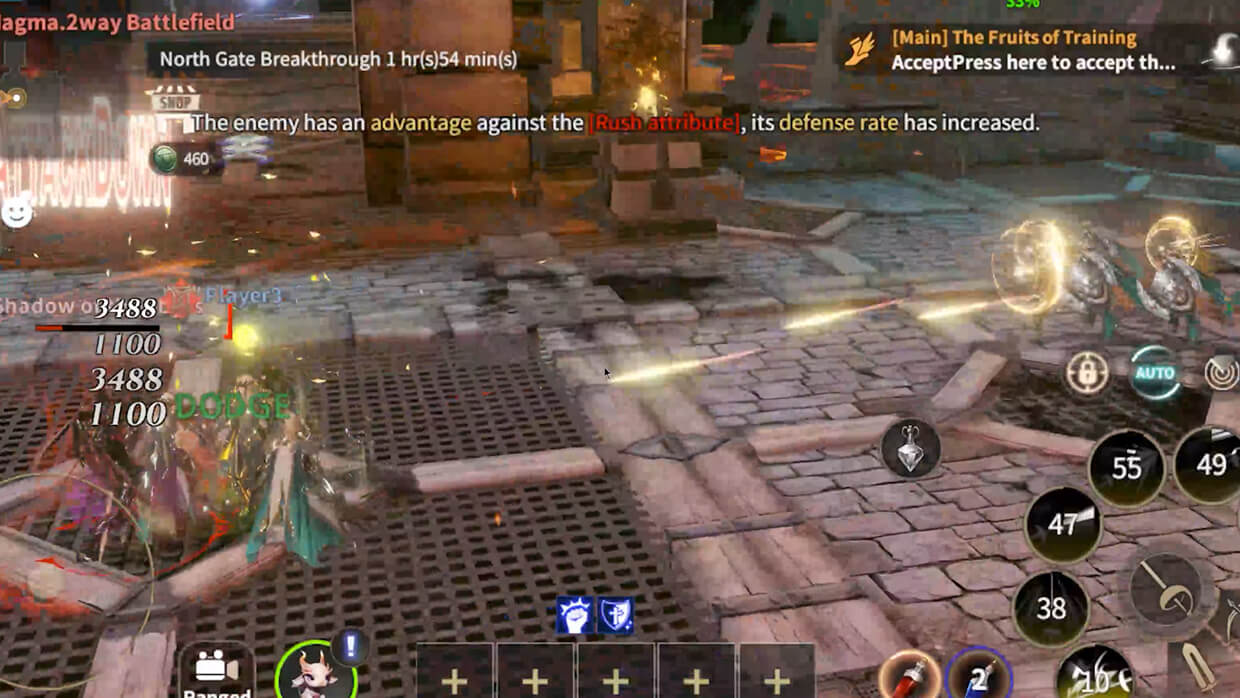Image resolution: width=1240 pixels, height=698 pixels.
Task: Open the green coin currency counter
Action: (x=182, y=158)
